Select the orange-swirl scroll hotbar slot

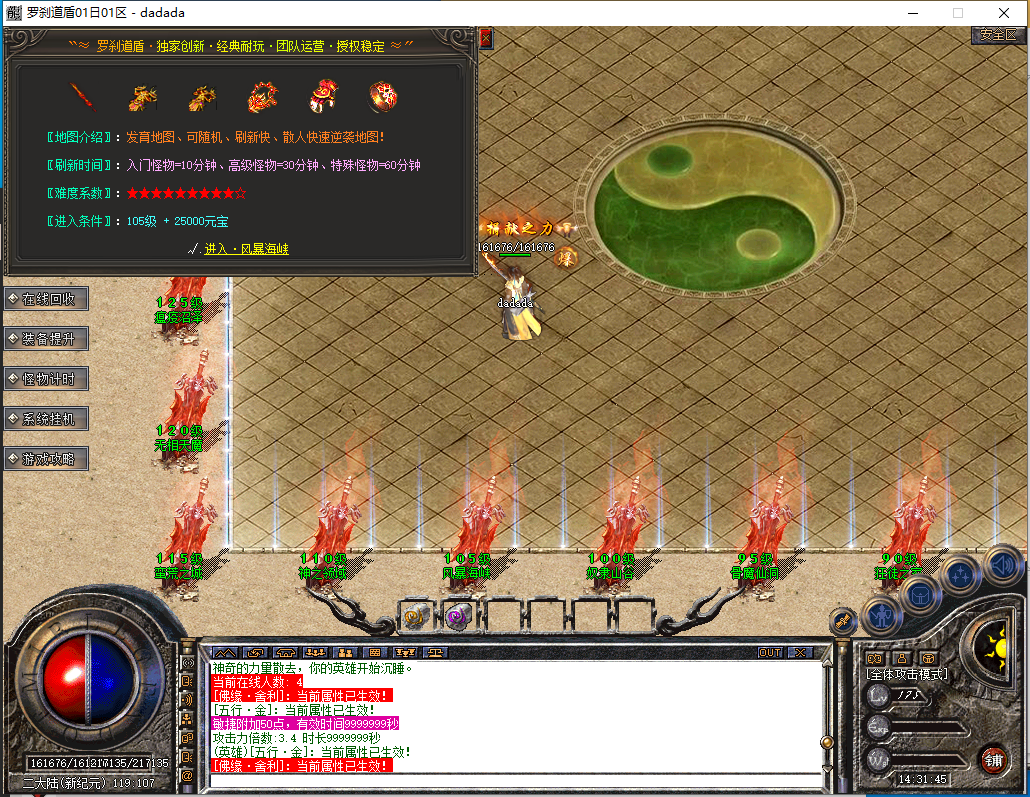[416, 616]
